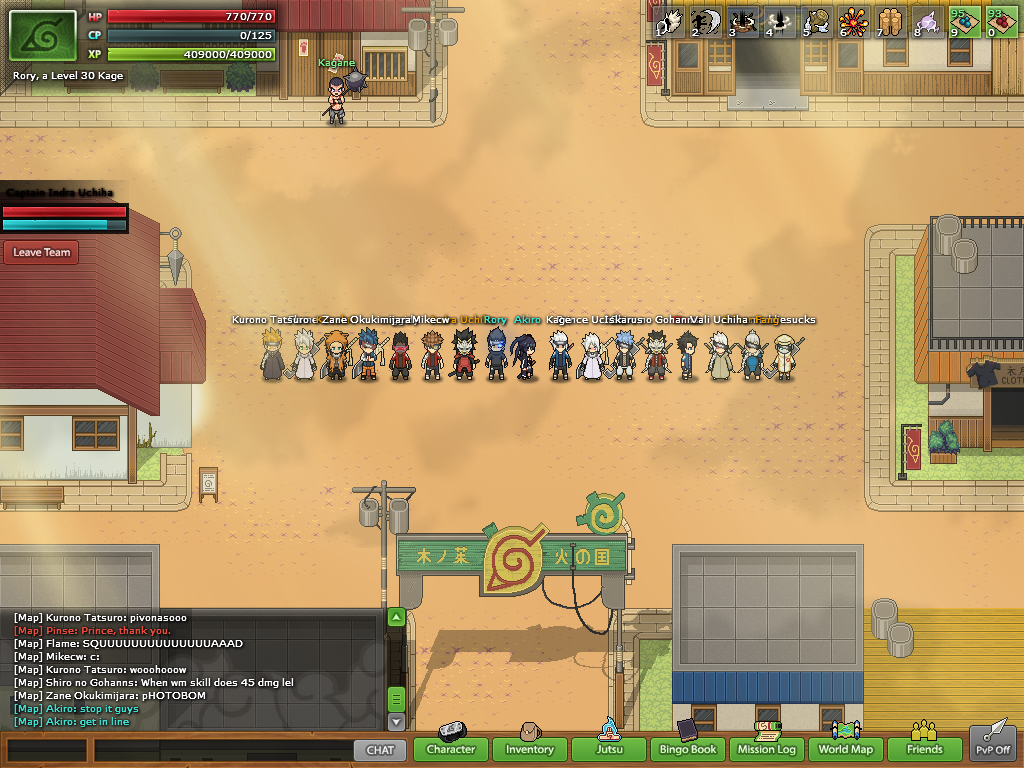Select the clawed hand jutsu in slot 1
The height and width of the screenshot is (768, 1024).
[669, 22]
